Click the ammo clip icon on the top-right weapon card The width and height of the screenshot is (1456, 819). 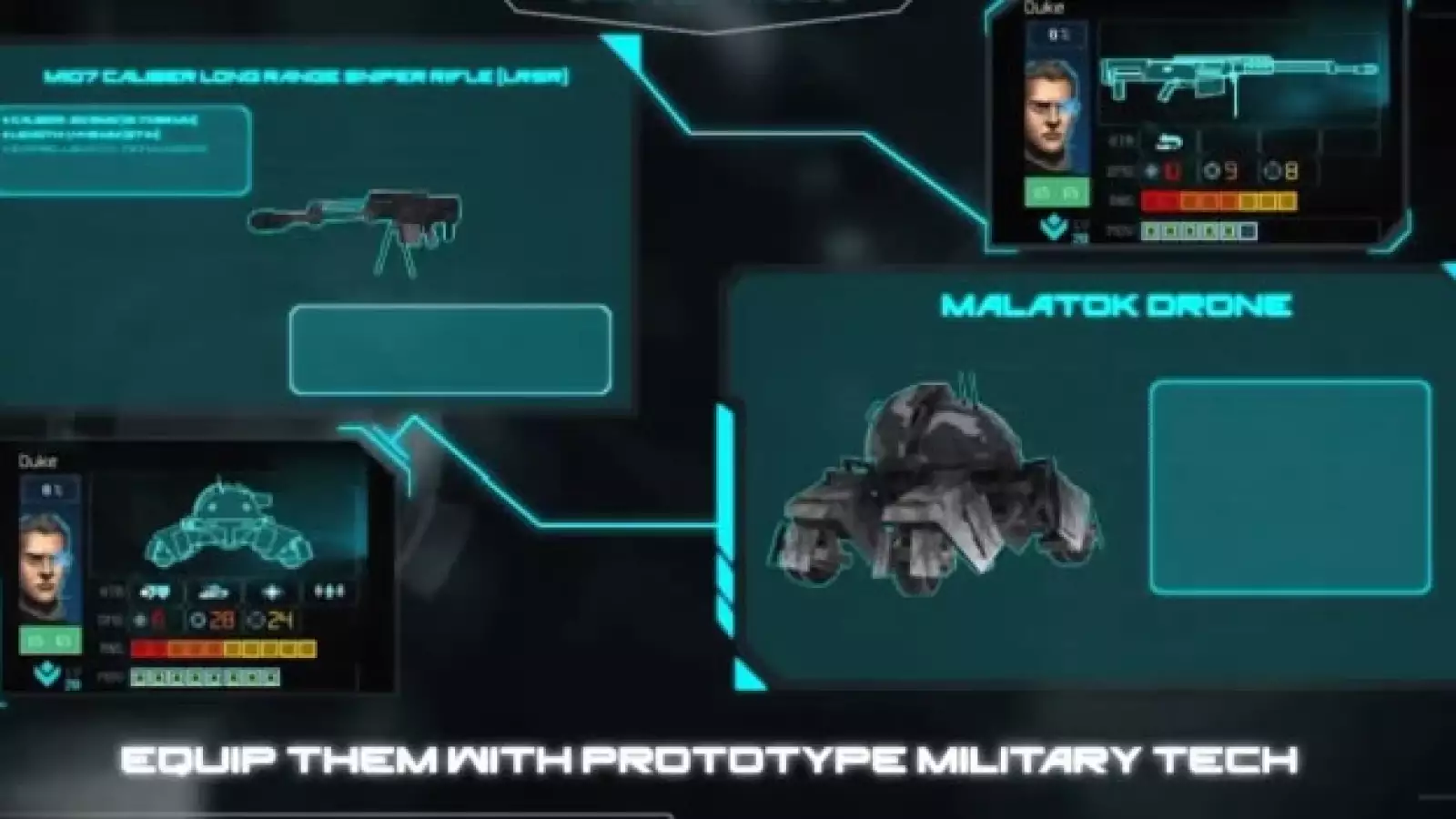click(1168, 142)
